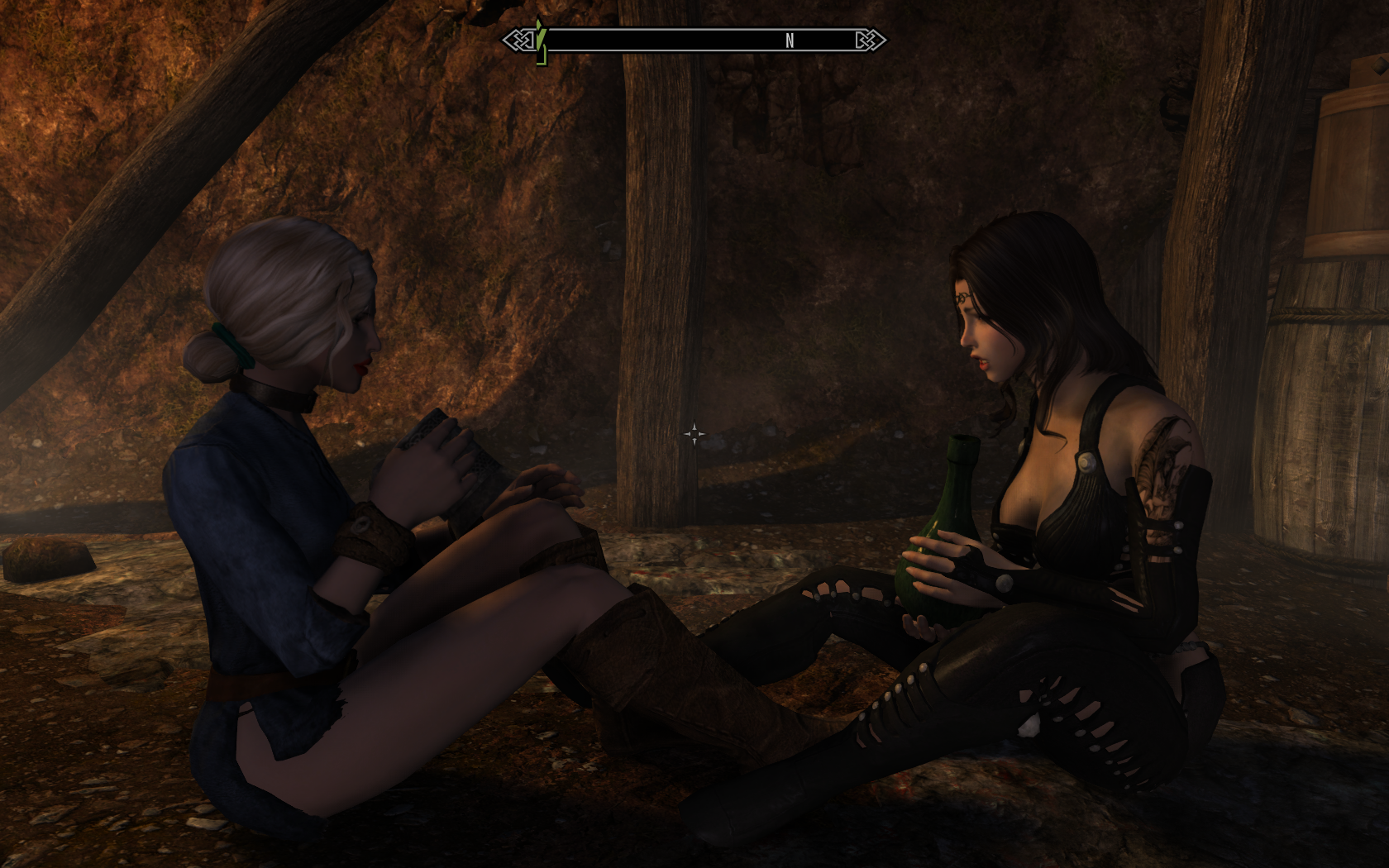Click the compass bar at the top
The width and height of the screenshot is (1389, 868).
click(x=694, y=40)
